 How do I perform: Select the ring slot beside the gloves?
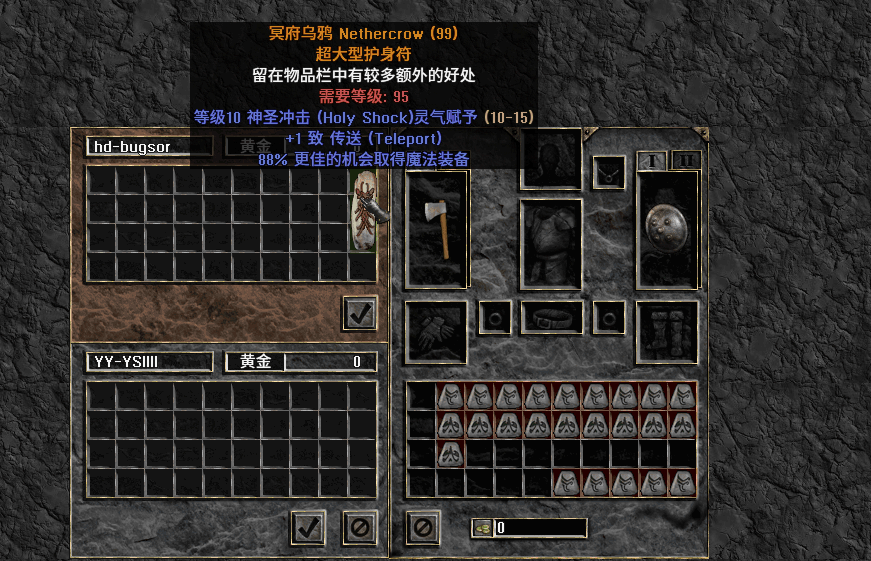pyautogui.click(x=495, y=318)
